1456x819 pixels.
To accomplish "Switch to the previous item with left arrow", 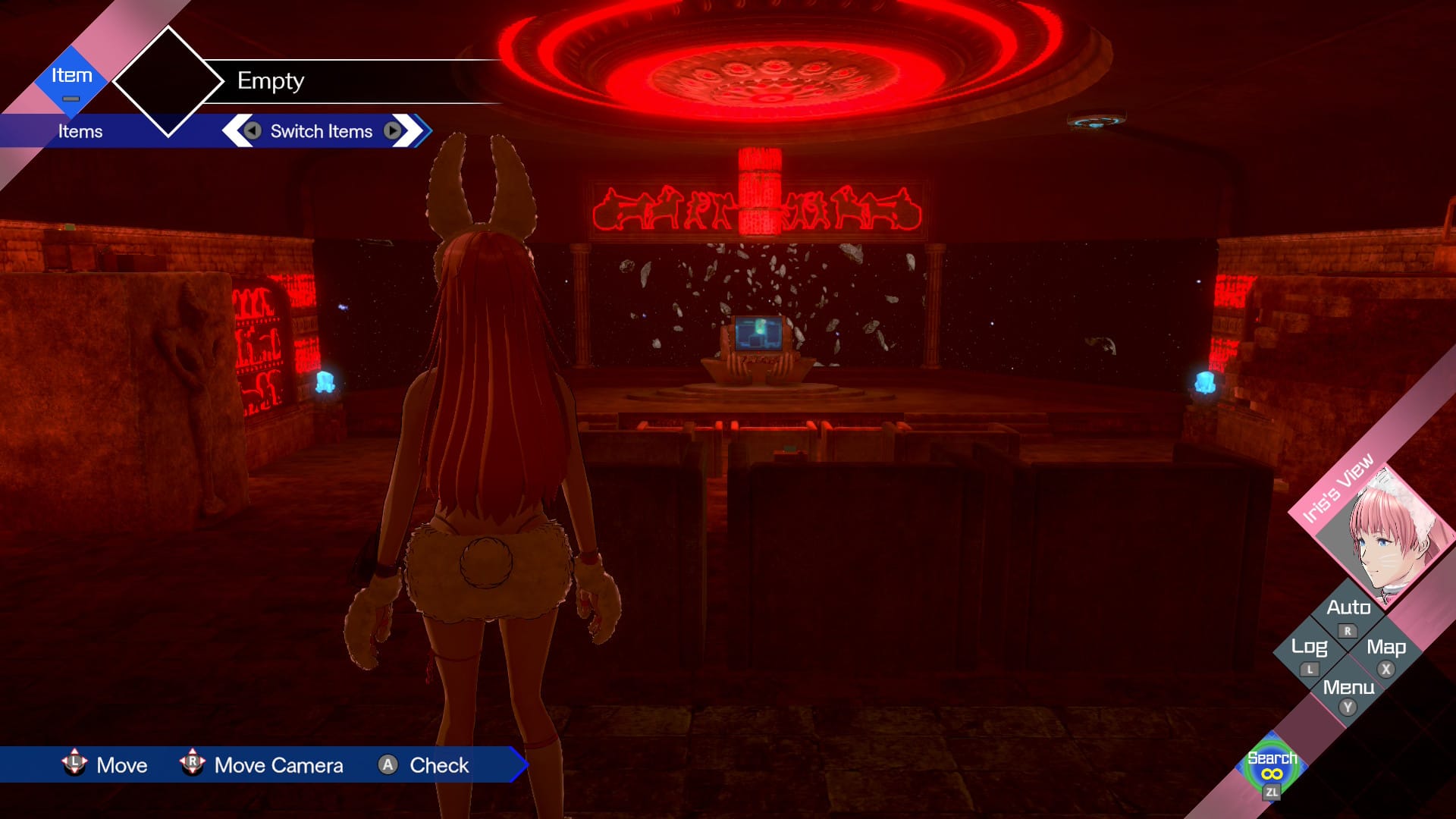I will click(x=253, y=131).
